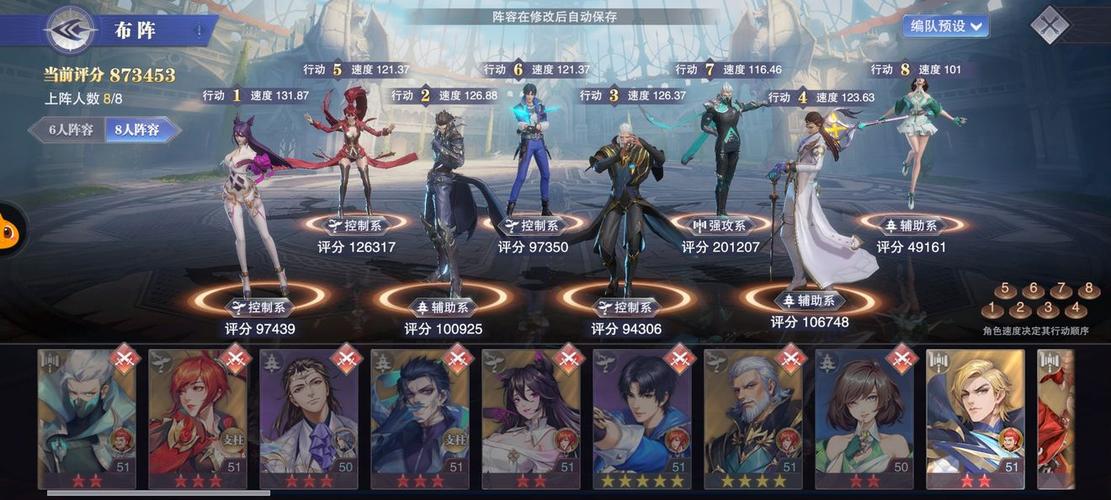Open the info tip beside 布阵 title
Screen dimensions: 1111x500
198,31
